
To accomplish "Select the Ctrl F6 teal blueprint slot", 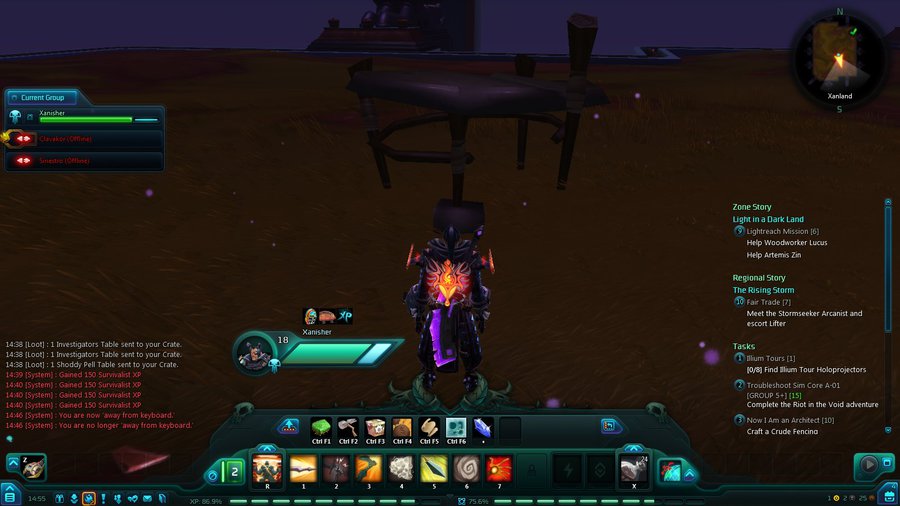I will pos(456,429).
